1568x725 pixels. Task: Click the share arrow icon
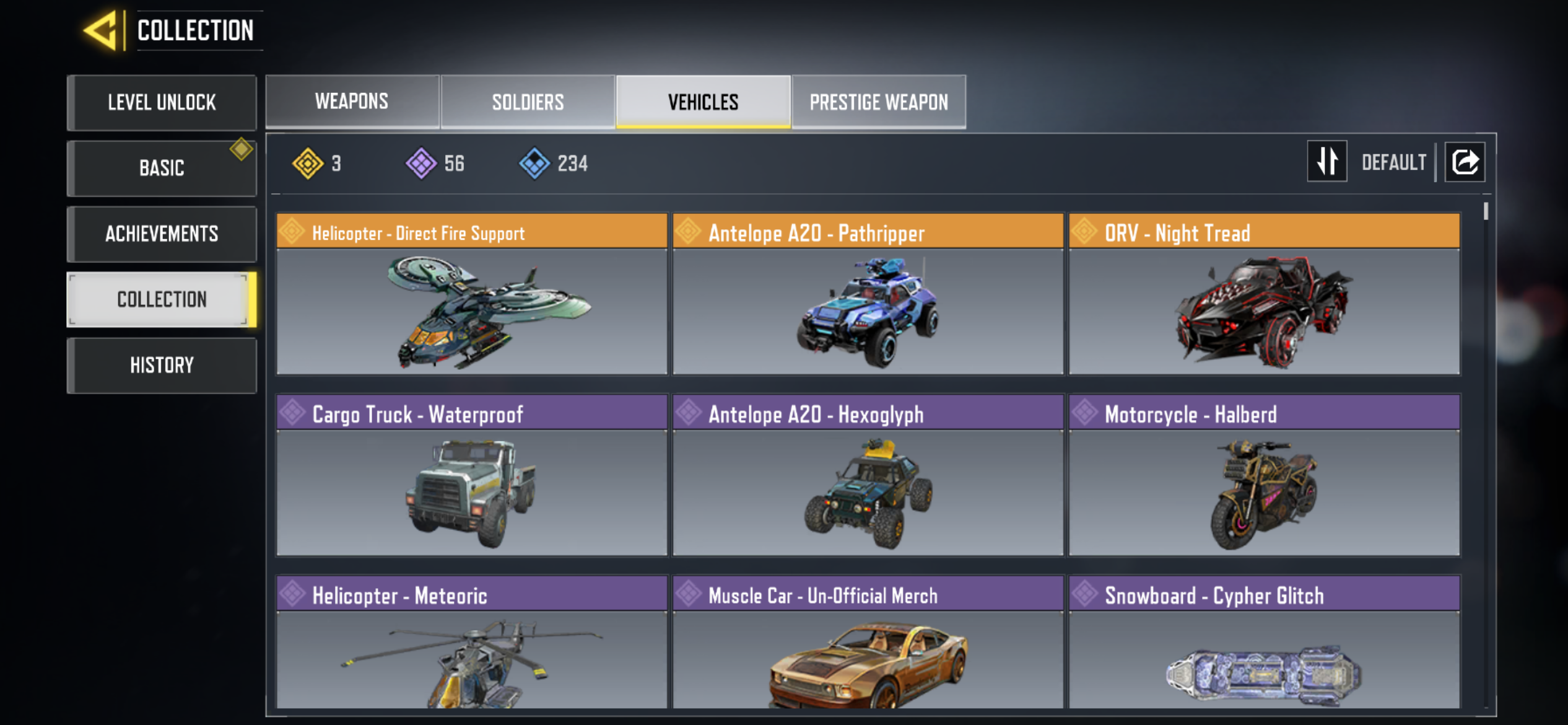click(1465, 162)
